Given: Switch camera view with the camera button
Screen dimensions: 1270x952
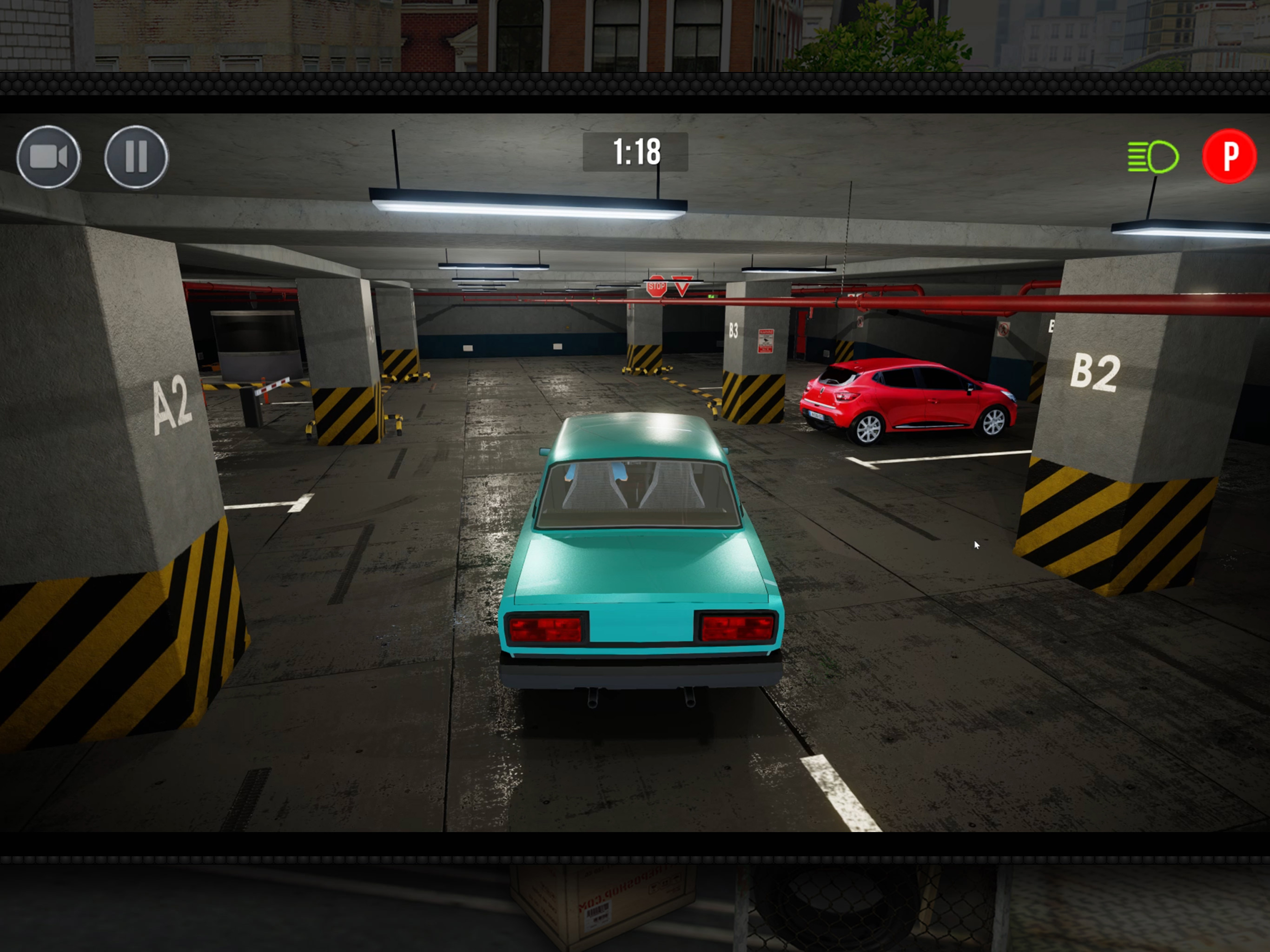Looking at the screenshot, I should click(49, 157).
